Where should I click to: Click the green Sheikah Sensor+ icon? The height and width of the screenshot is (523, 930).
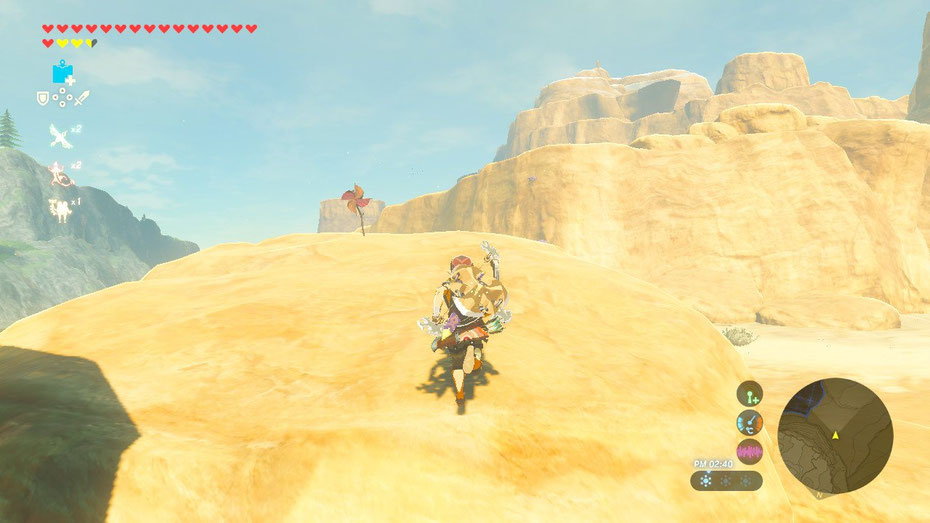click(749, 393)
